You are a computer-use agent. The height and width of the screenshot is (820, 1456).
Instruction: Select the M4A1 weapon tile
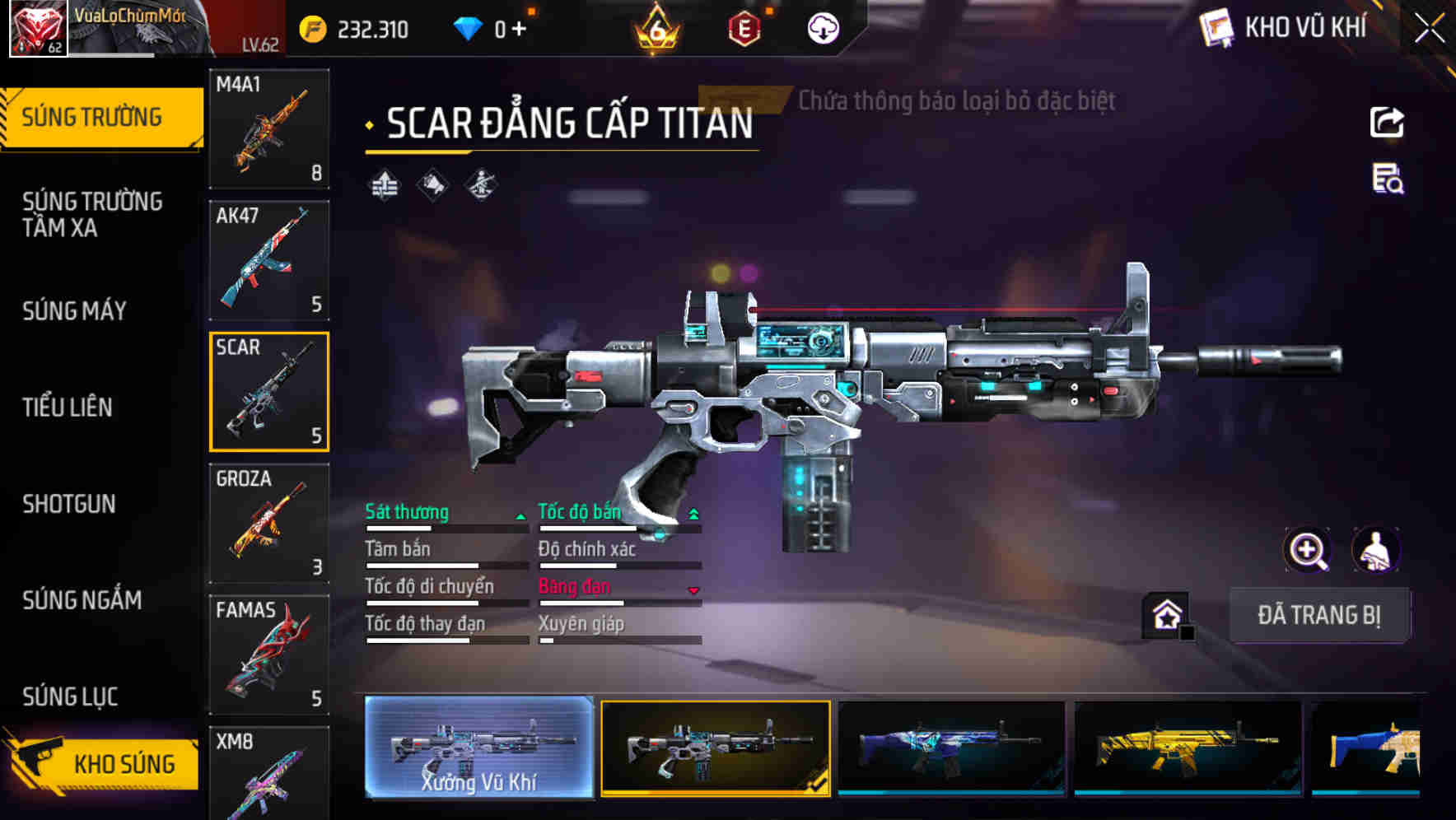[x=269, y=128]
